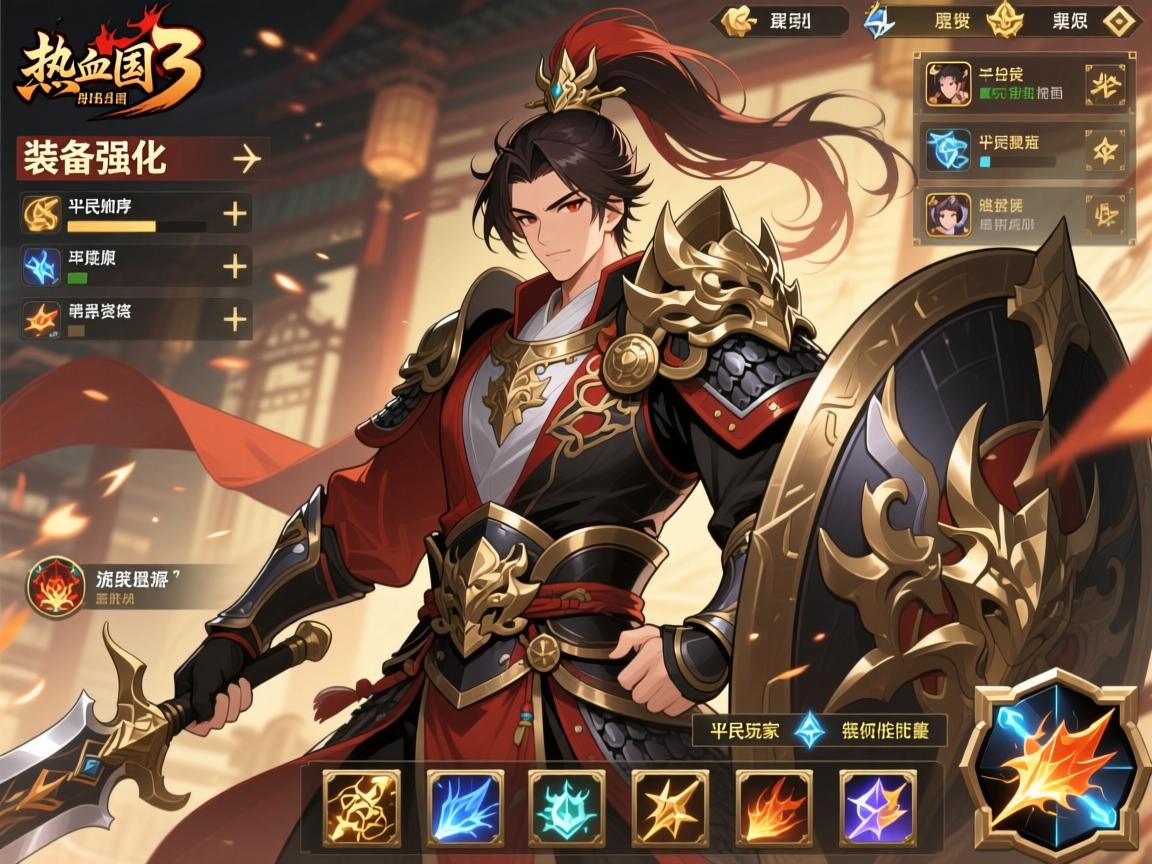The image size is (1152, 864).
Task: Select the golden swirl equipment icon
Action: point(41,213)
